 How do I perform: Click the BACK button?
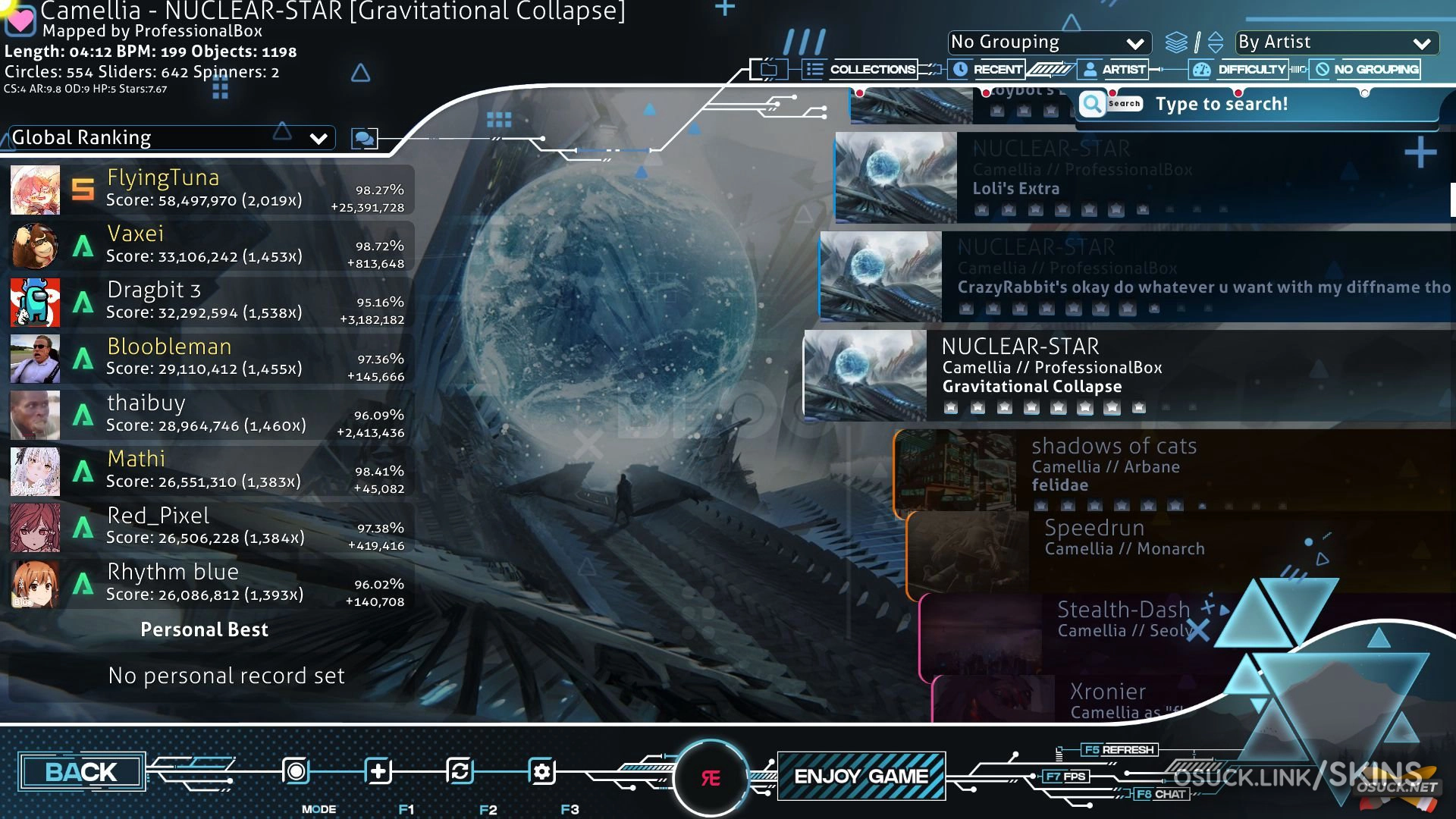point(81,772)
